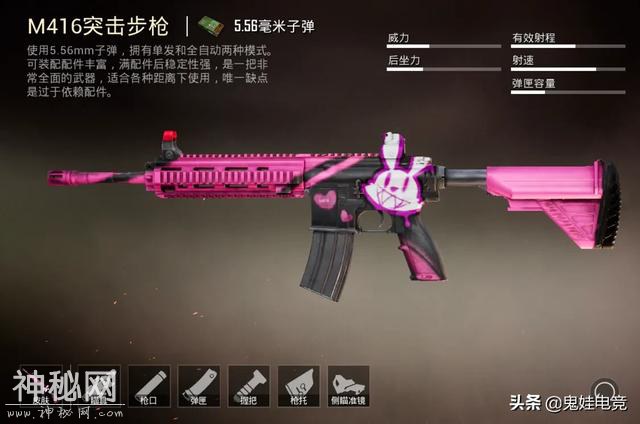Image resolution: width=640 pixels, height=424 pixels.
Task: Open the canted sight (侧瞄准镜) slot
Action: click(348, 385)
